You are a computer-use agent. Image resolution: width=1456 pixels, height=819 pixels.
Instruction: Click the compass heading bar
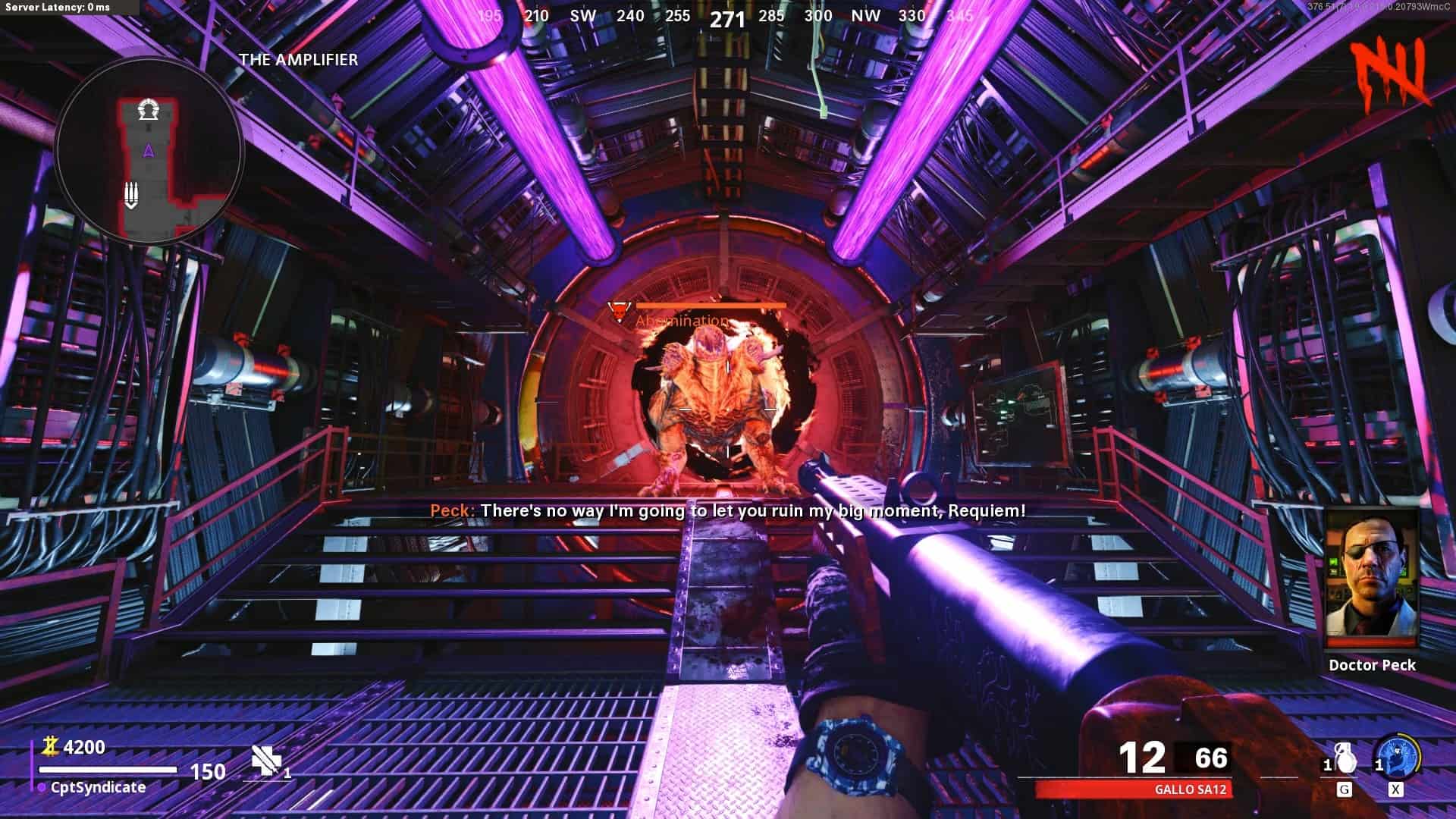click(x=726, y=17)
